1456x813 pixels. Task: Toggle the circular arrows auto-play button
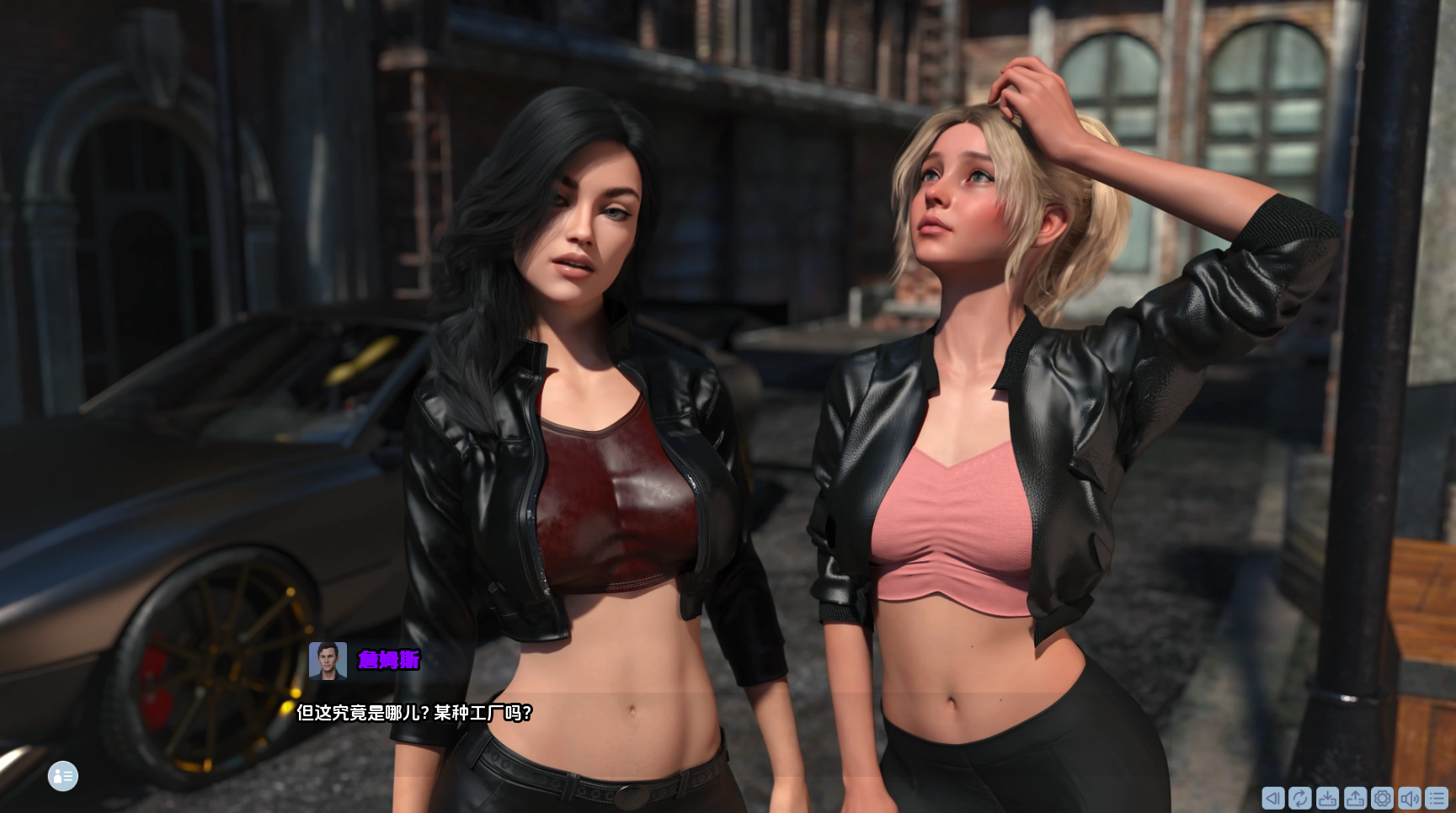pos(1299,798)
